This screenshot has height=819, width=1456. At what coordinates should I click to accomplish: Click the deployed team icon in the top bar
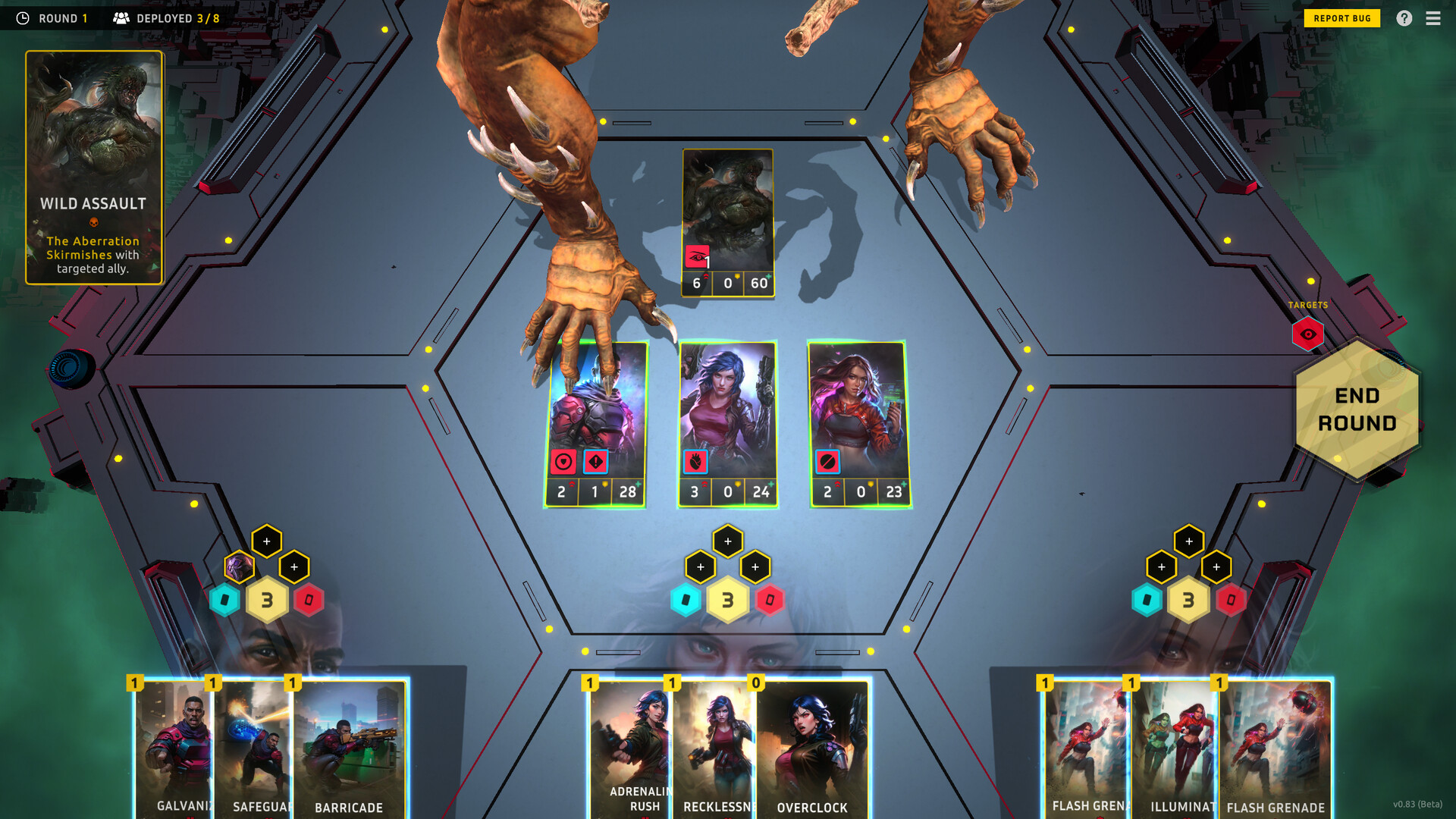click(x=120, y=17)
